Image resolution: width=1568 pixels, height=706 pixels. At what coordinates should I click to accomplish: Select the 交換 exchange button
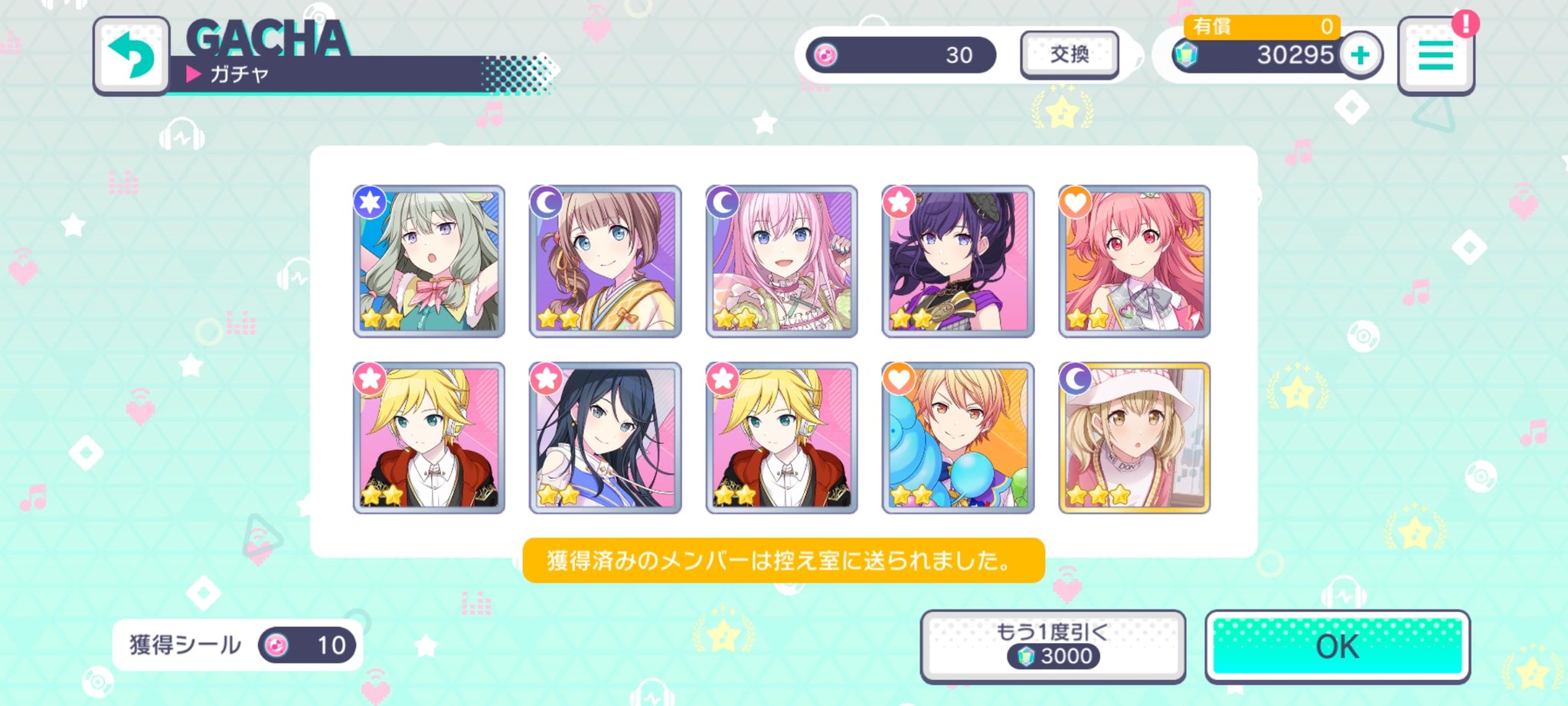tap(1069, 54)
